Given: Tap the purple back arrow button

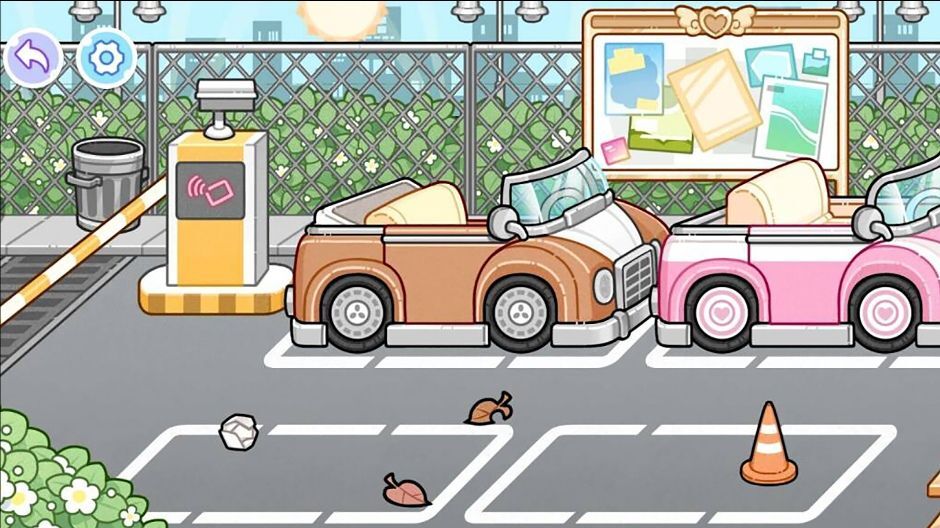Looking at the screenshot, I should (33, 58).
